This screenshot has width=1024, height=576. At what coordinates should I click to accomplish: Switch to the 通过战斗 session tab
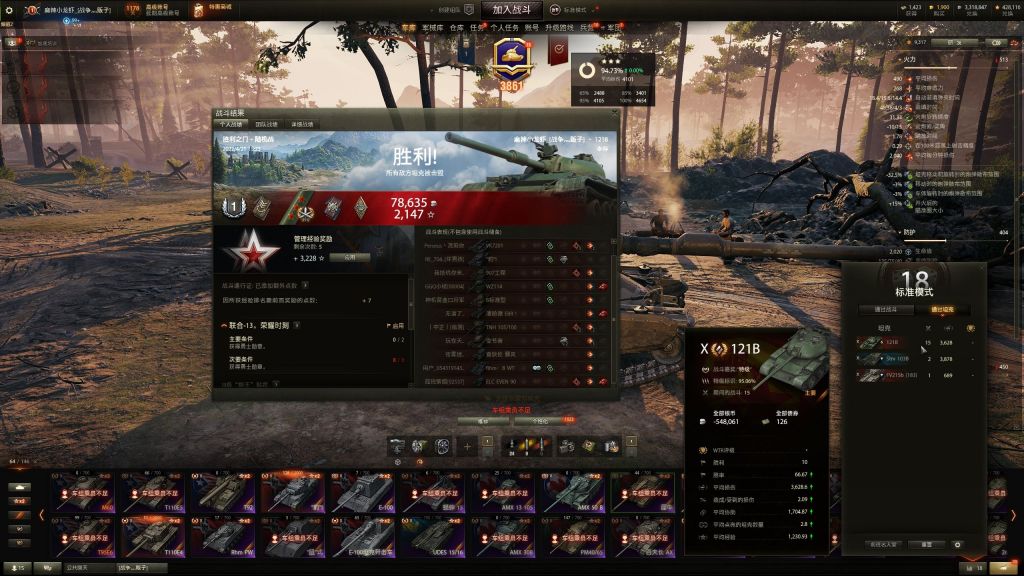885,309
